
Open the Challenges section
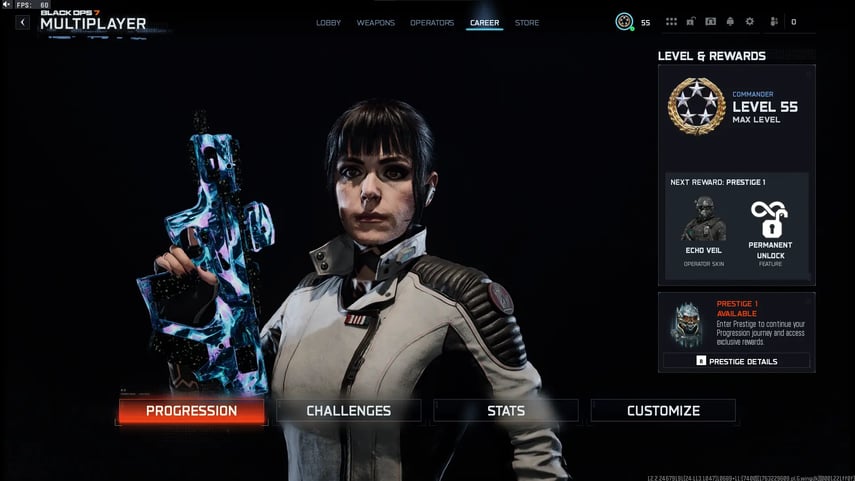coord(348,410)
